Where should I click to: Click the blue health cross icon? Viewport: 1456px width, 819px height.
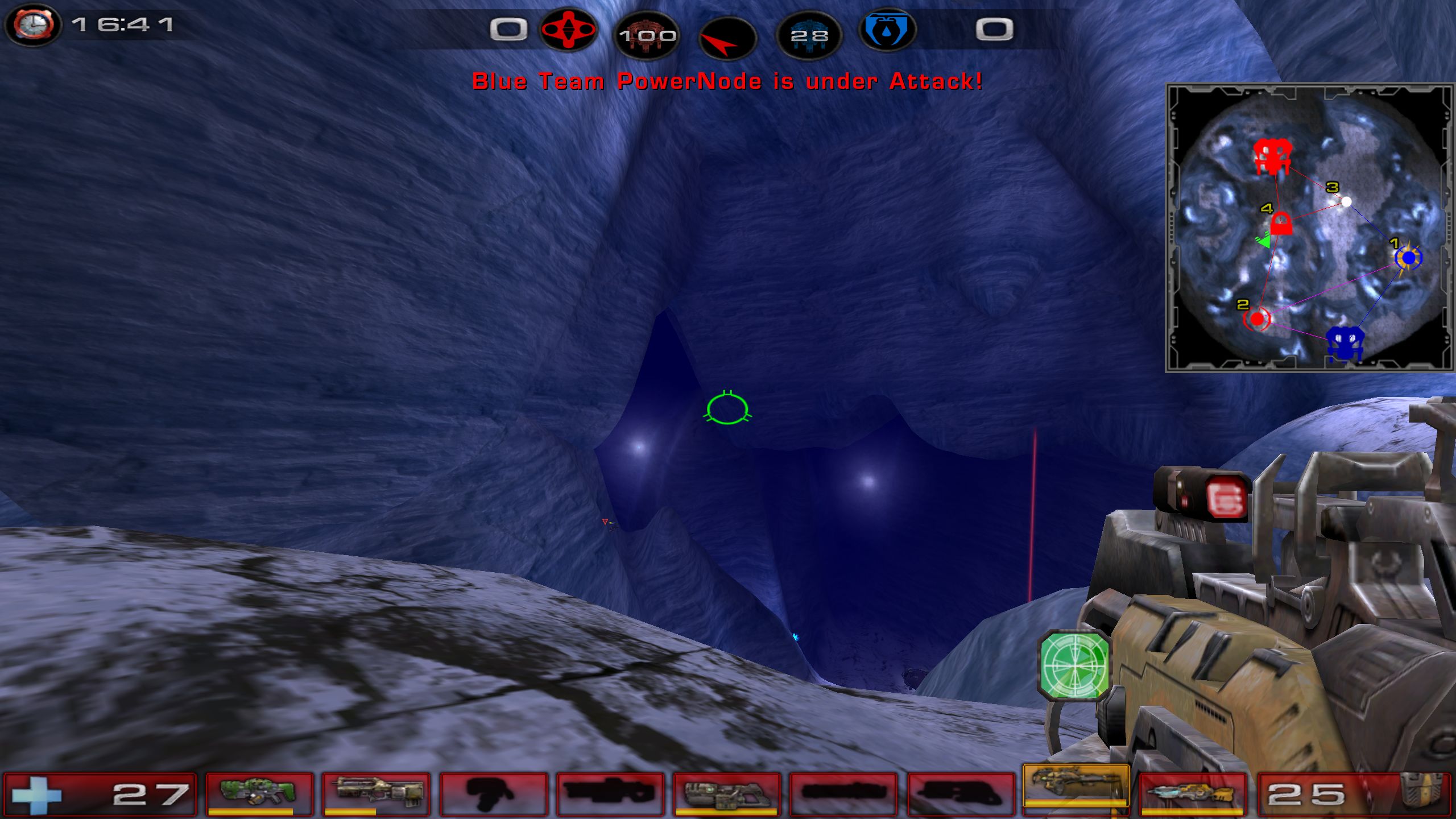coord(36,795)
